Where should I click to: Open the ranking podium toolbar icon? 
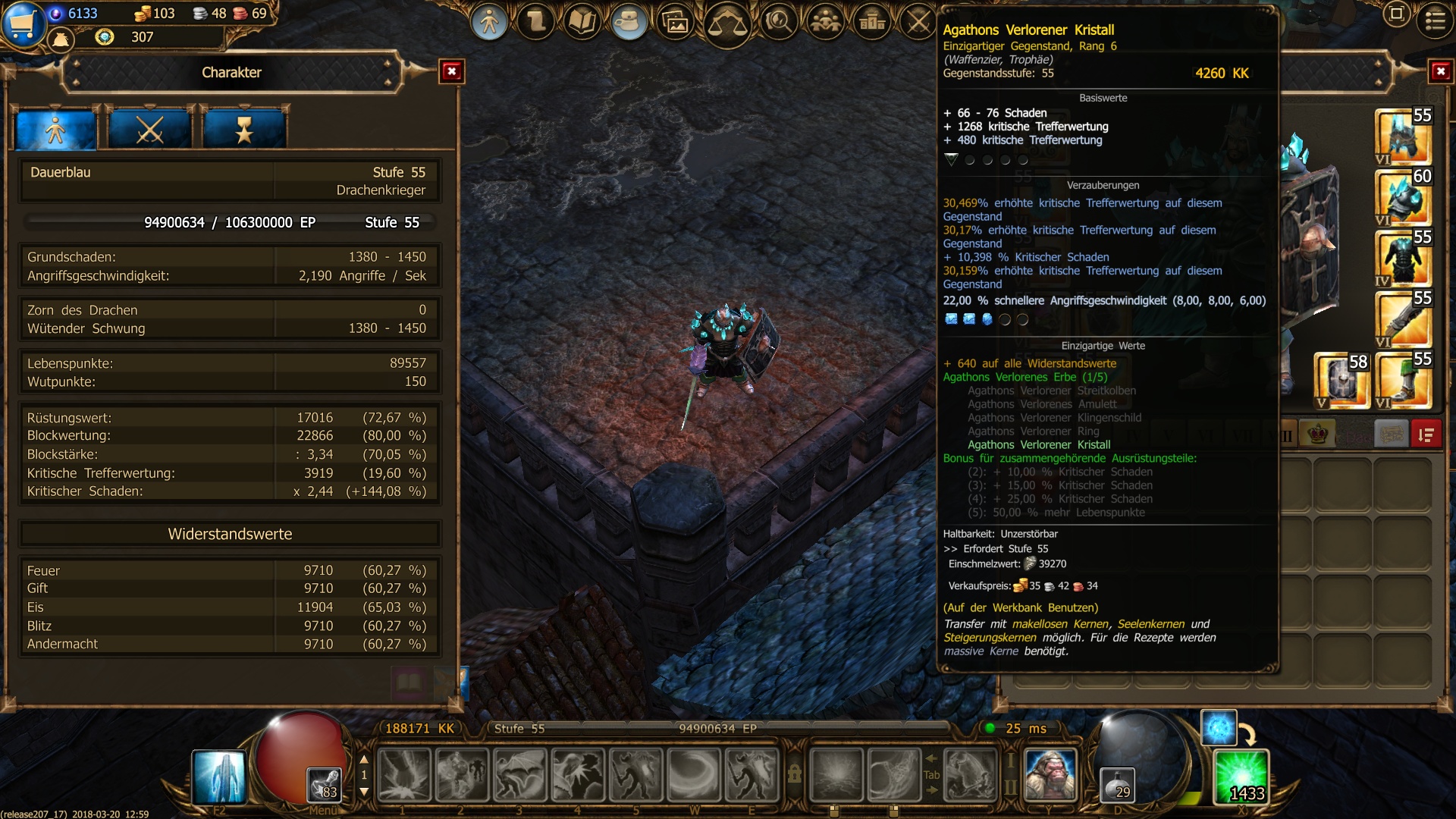(x=872, y=22)
